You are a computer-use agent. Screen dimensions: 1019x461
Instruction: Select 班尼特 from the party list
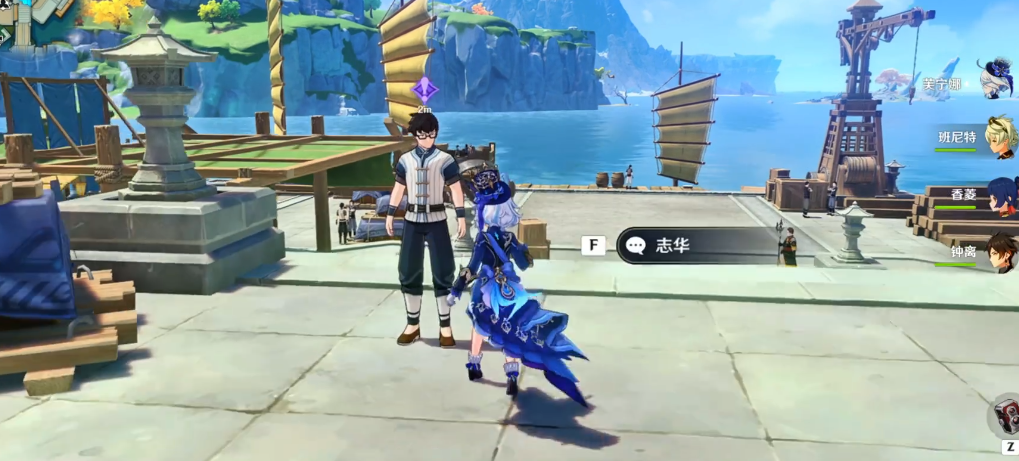click(x=999, y=137)
